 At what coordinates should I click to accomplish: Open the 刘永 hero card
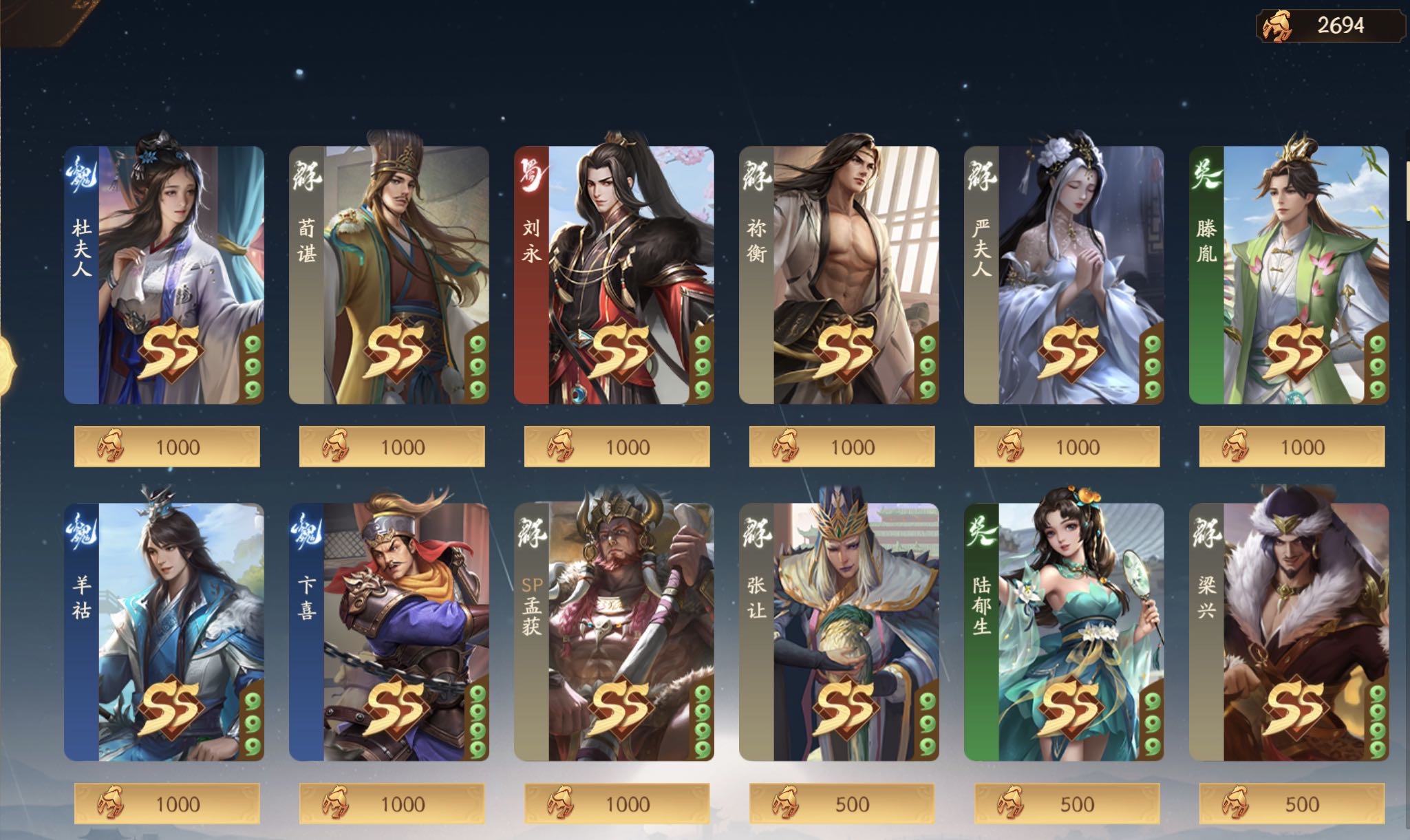click(x=614, y=274)
